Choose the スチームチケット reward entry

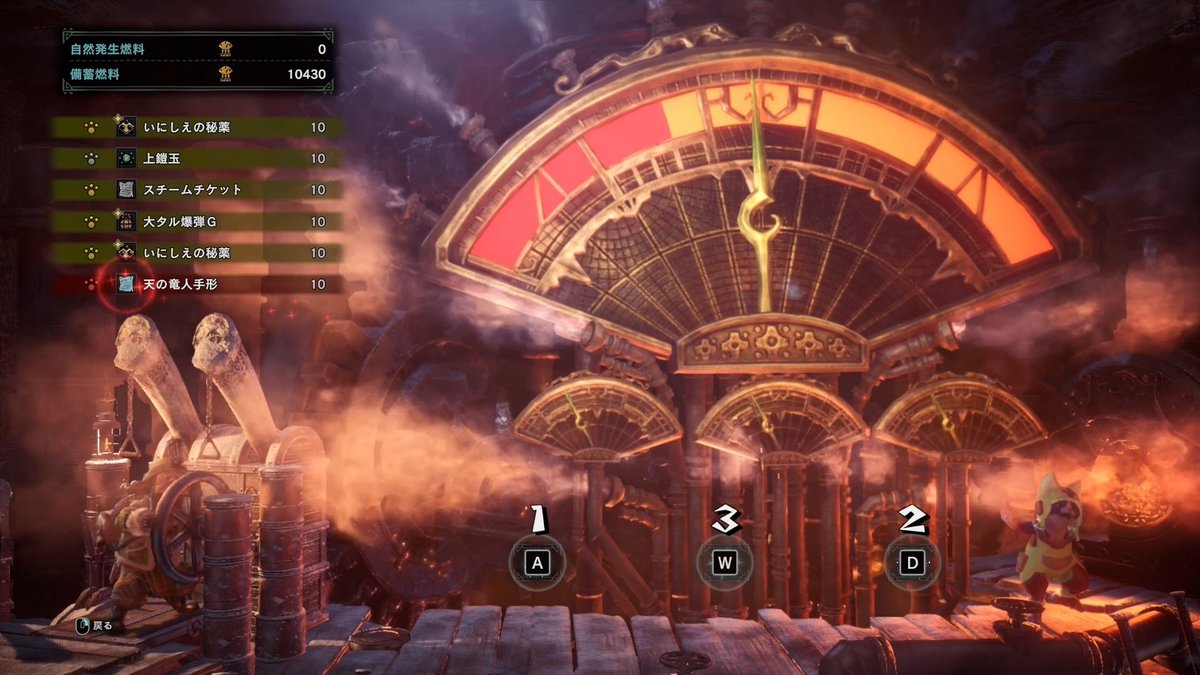[198, 190]
